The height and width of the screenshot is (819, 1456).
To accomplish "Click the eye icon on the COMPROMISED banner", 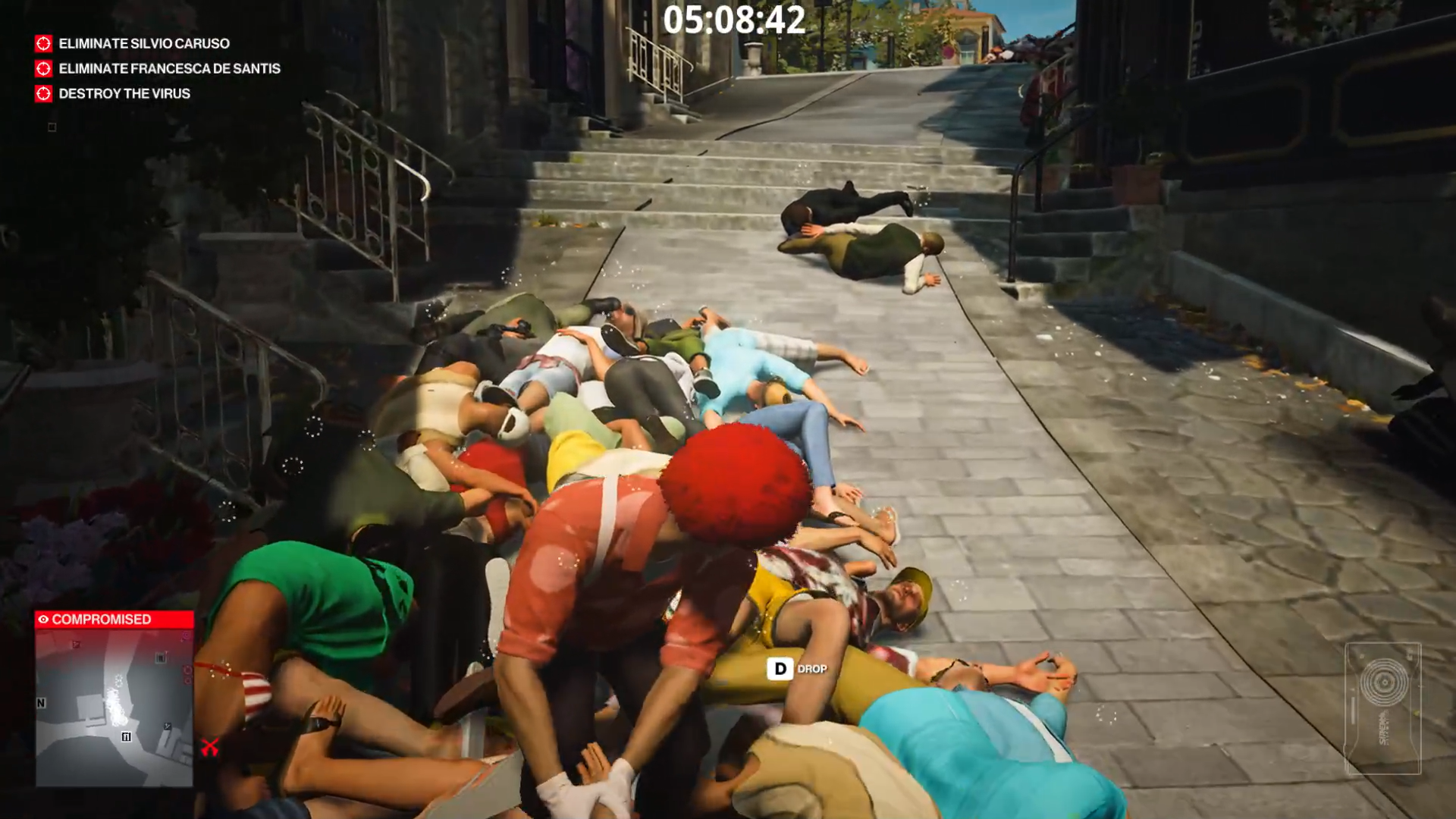I will pos(43,619).
